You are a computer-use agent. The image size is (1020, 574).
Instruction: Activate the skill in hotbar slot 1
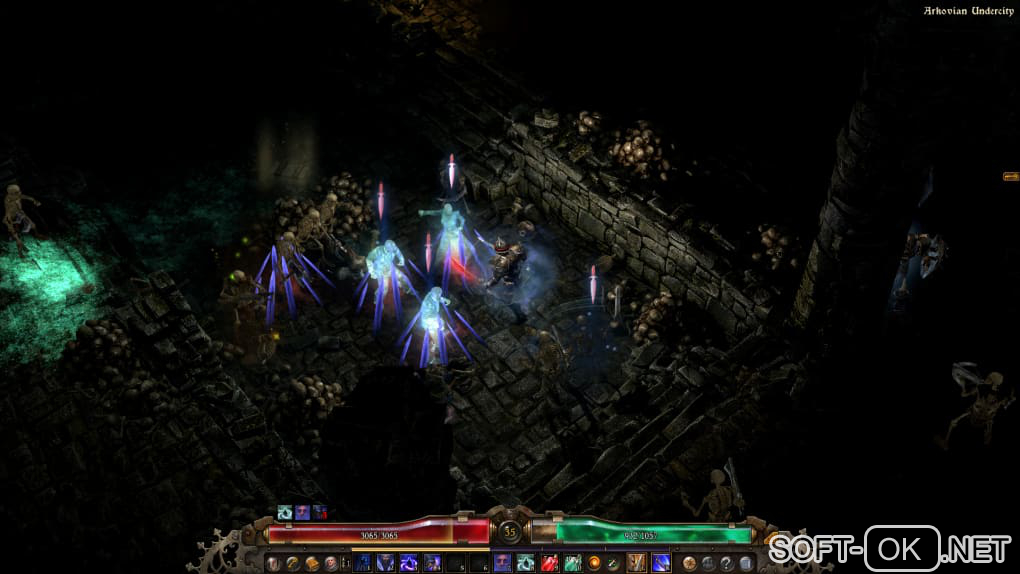point(364,563)
